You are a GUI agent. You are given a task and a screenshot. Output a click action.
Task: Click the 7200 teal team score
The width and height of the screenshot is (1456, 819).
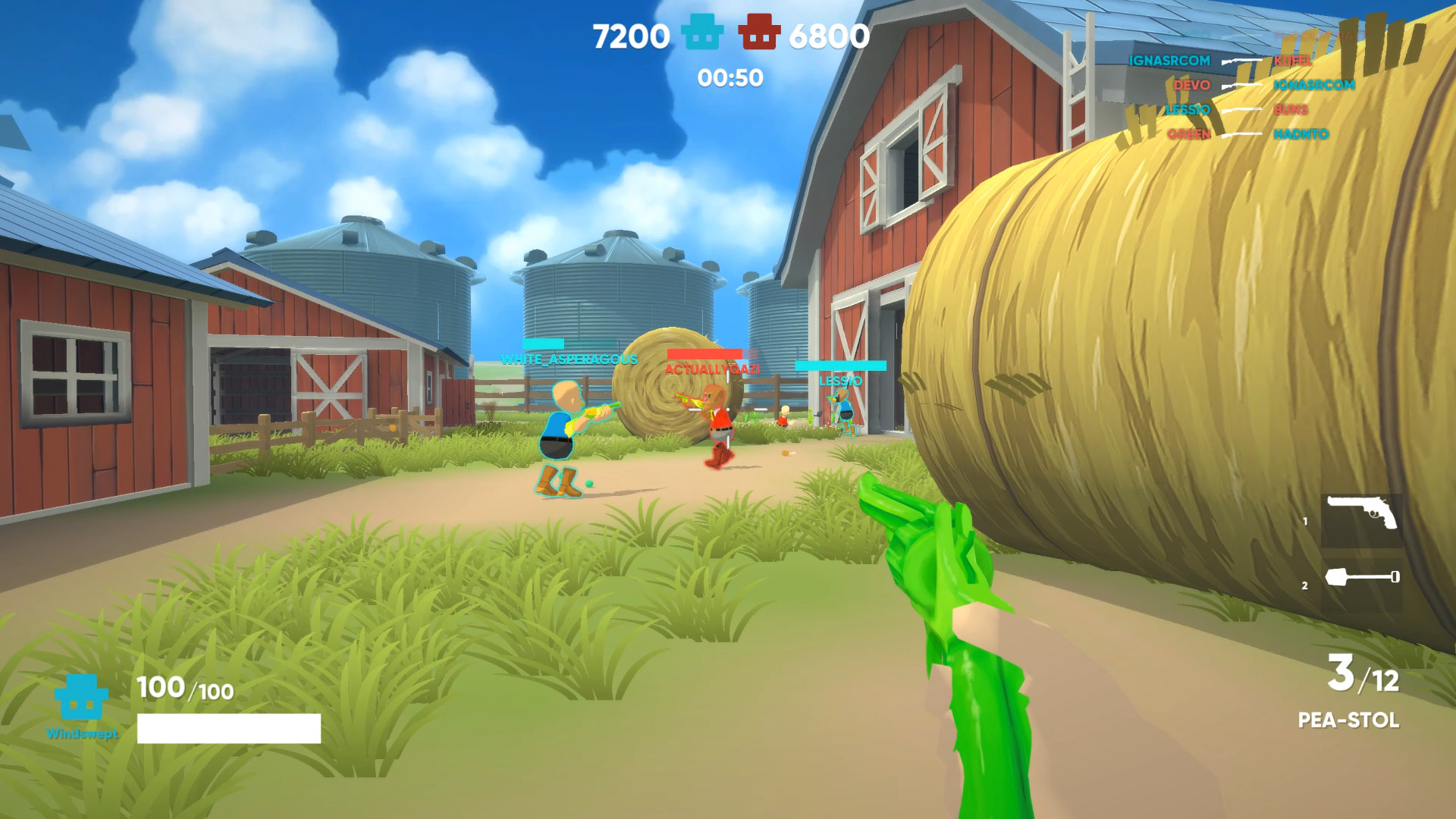tap(630, 34)
